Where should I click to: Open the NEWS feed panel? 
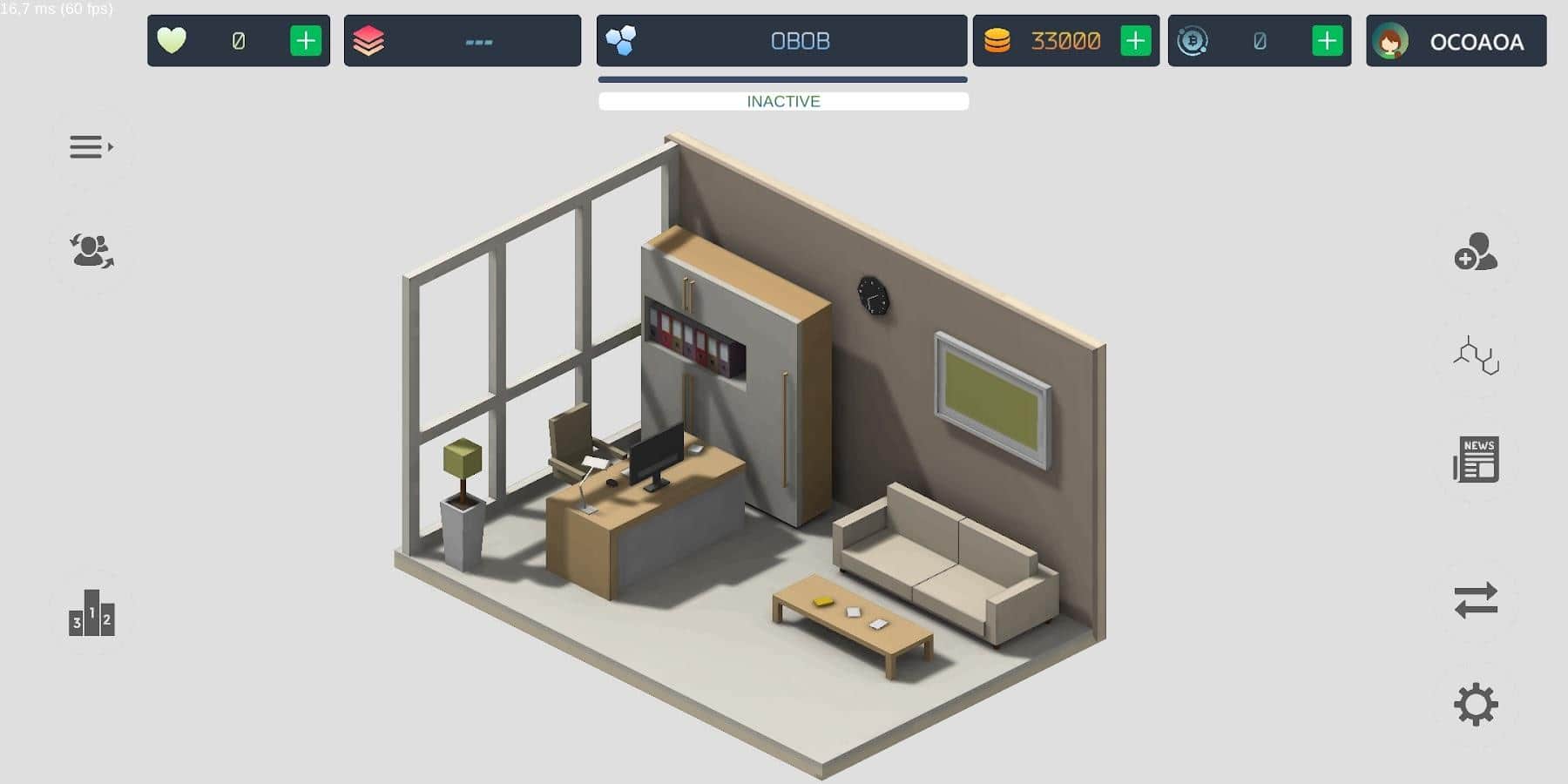1476,459
